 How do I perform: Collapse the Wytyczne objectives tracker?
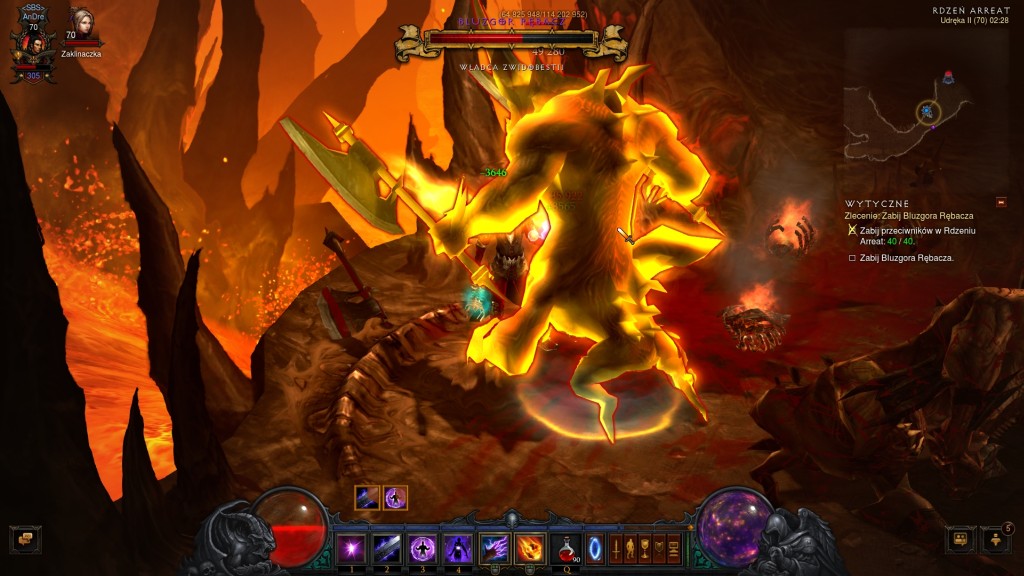point(1002,202)
